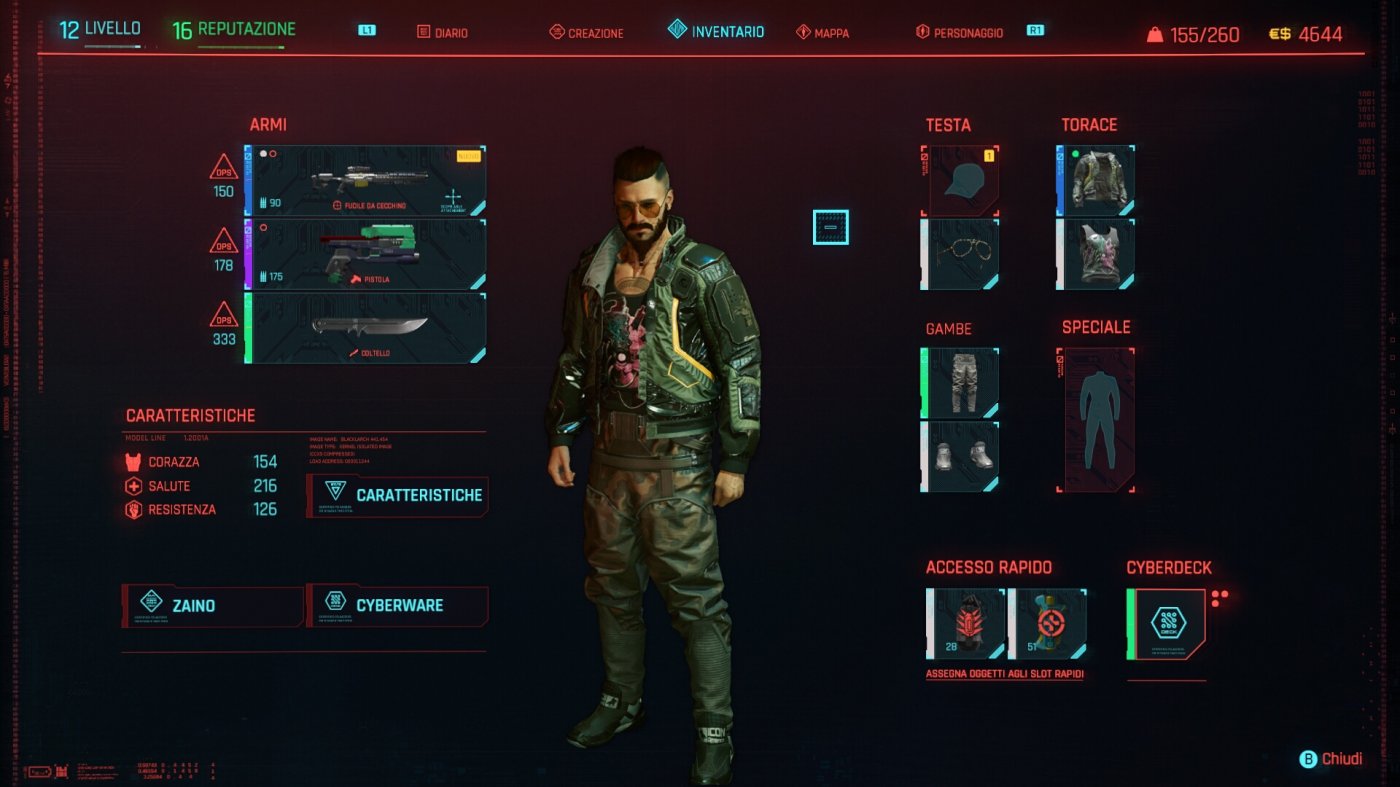Select the Inventario tab

pyautogui.click(x=716, y=31)
